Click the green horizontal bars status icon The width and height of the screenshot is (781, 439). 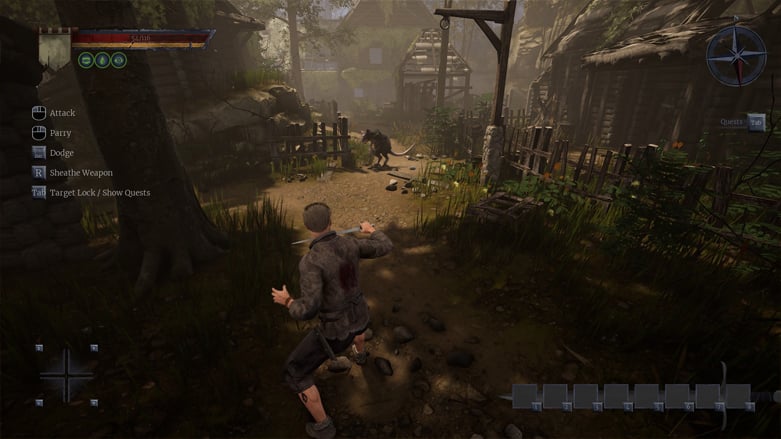[87, 60]
